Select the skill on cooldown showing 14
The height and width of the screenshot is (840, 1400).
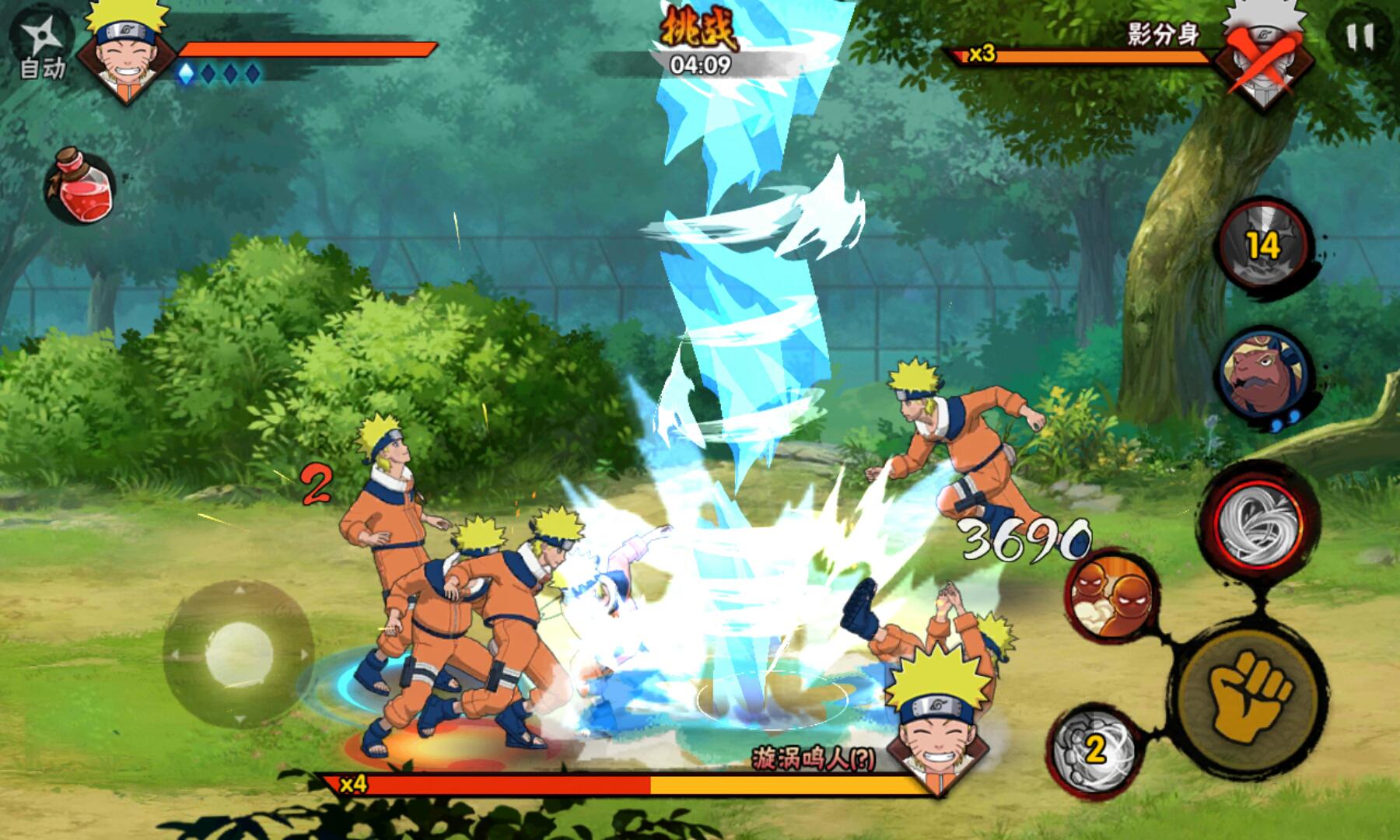point(1265,244)
